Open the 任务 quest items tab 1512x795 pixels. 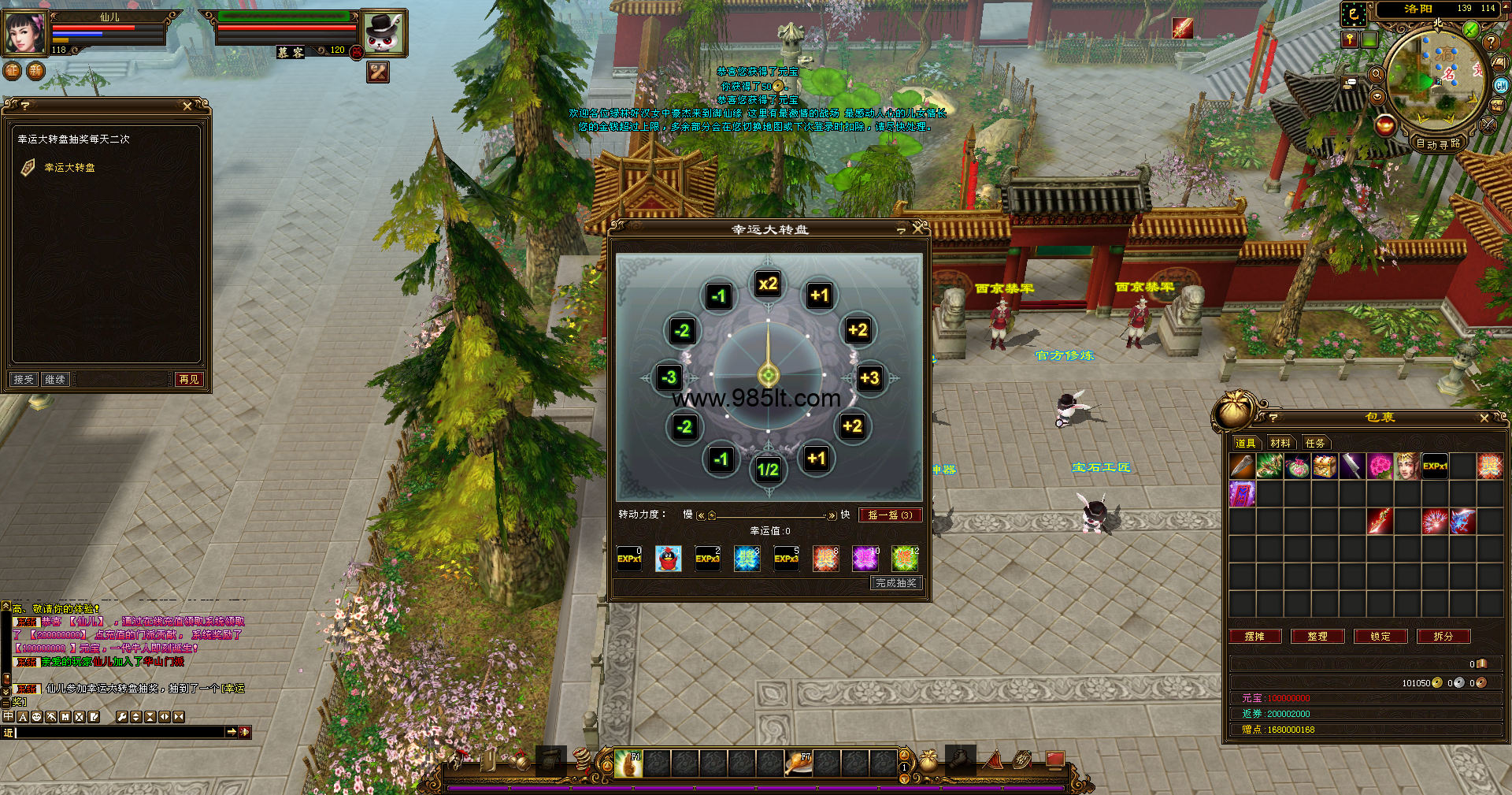point(1314,443)
